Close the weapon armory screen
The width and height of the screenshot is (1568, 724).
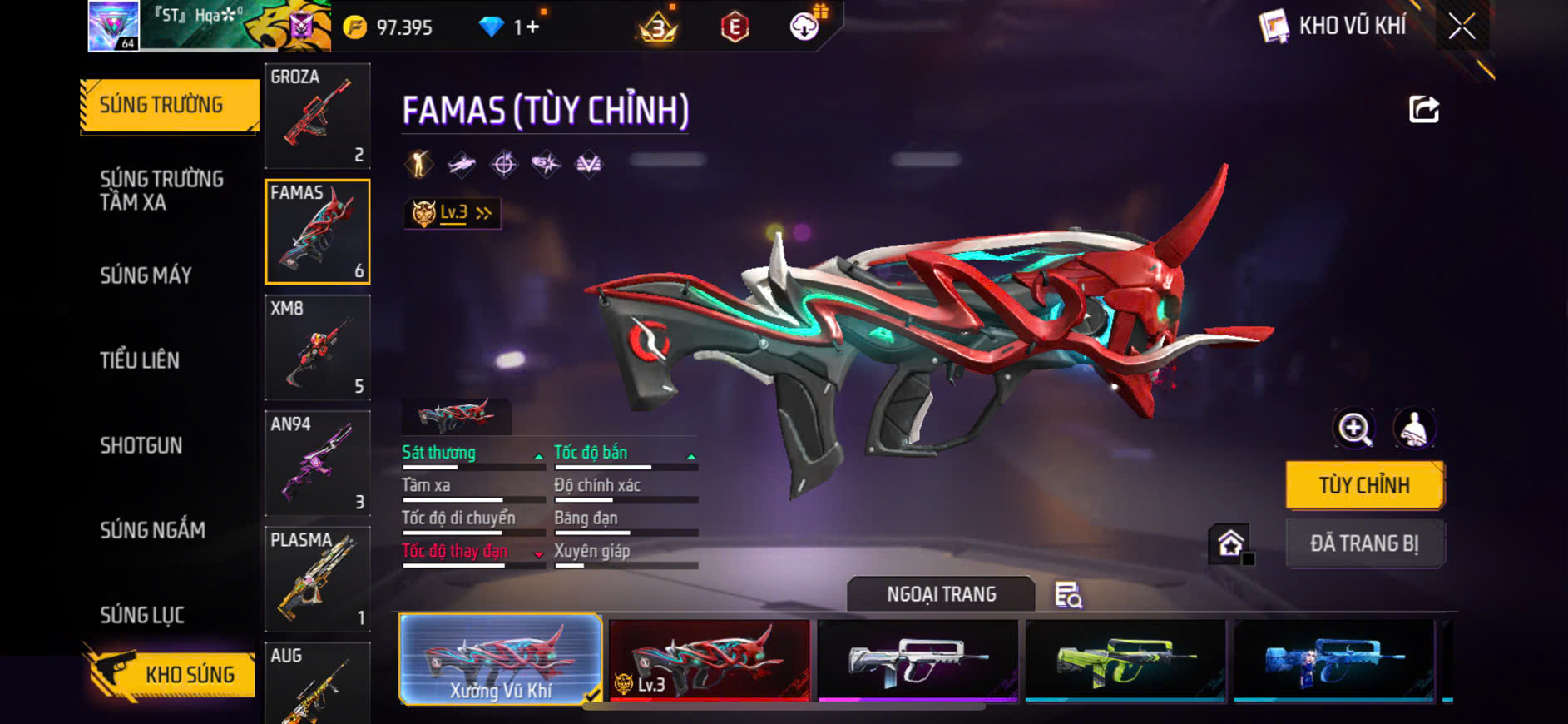click(1462, 27)
